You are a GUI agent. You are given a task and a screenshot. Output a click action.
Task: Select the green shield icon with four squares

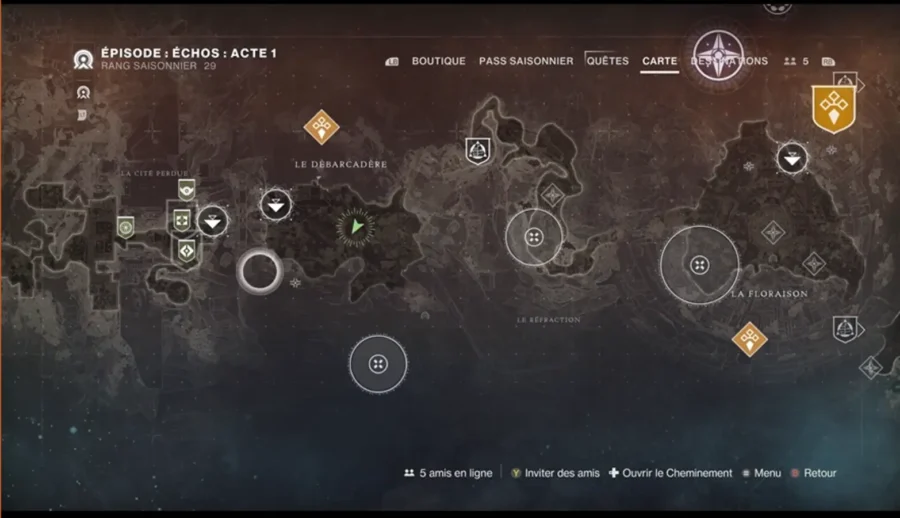tap(181, 219)
